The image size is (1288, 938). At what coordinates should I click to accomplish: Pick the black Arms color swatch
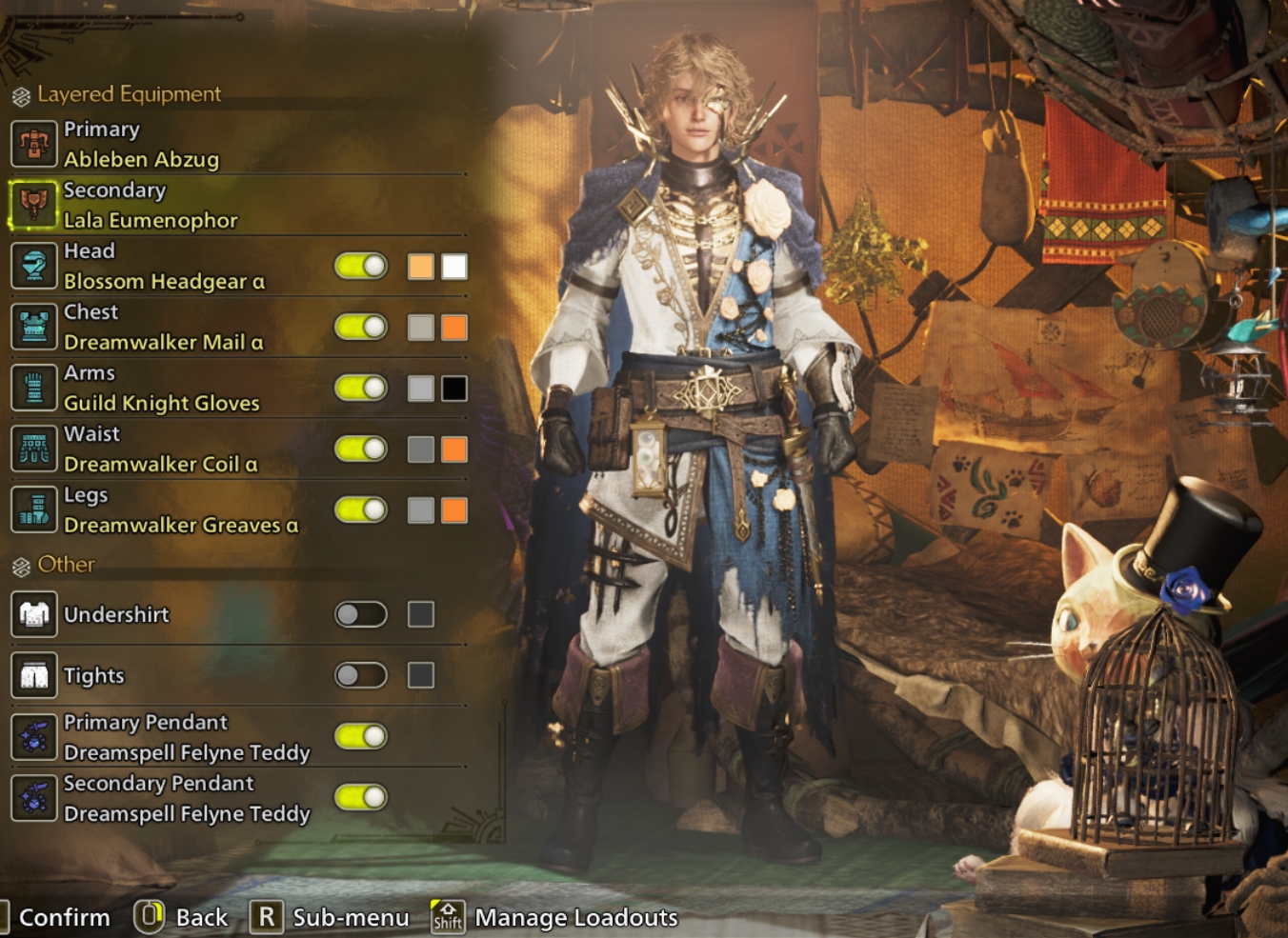tap(454, 389)
